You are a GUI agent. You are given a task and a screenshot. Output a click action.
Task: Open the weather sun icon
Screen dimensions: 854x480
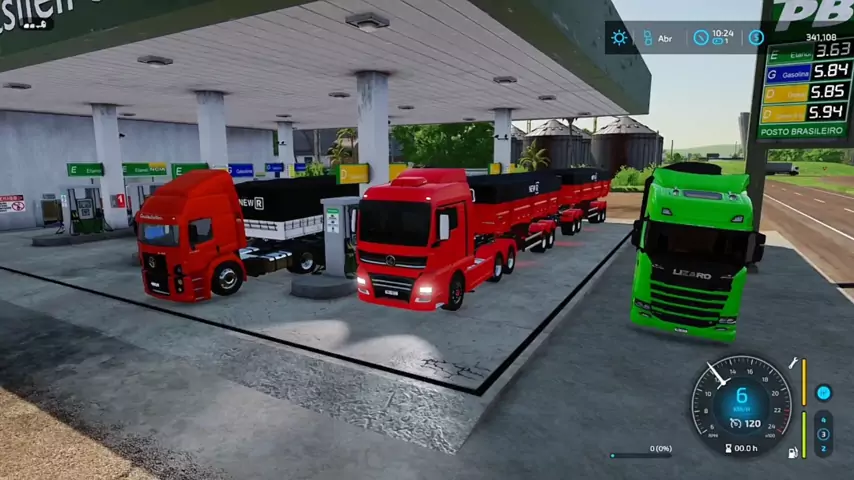(620, 38)
